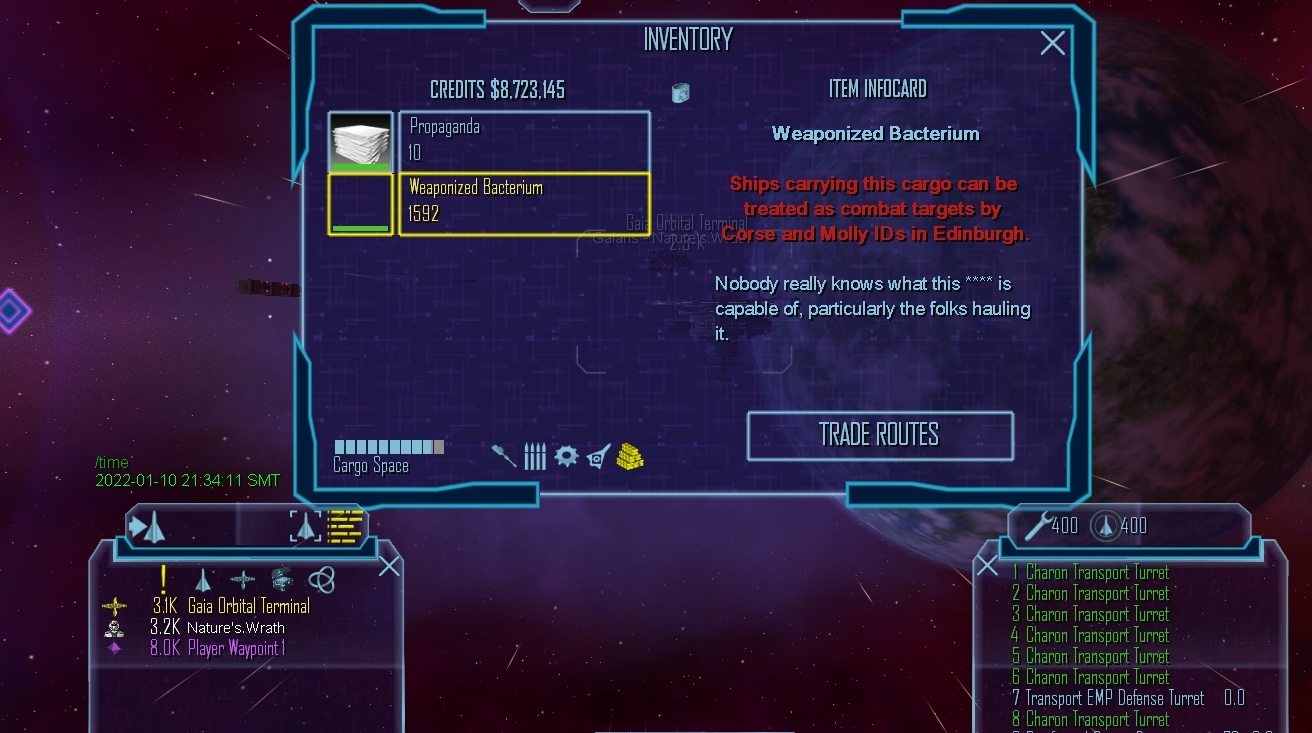Filter contacts by the interlocking rings icon
1312x733 pixels.
click(x=321, y=579)
